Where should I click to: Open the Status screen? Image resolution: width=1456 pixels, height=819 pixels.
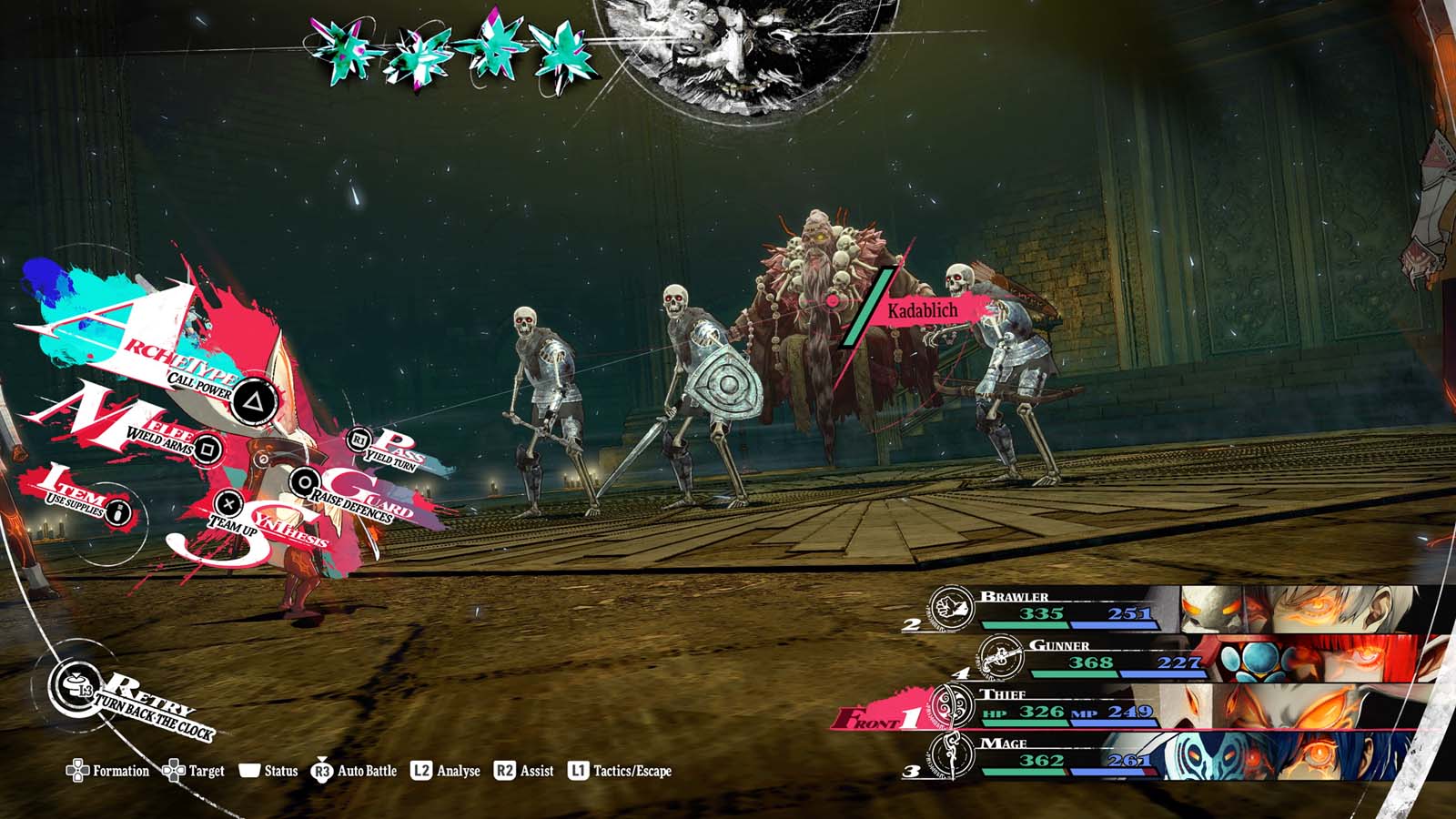[269, 771]
